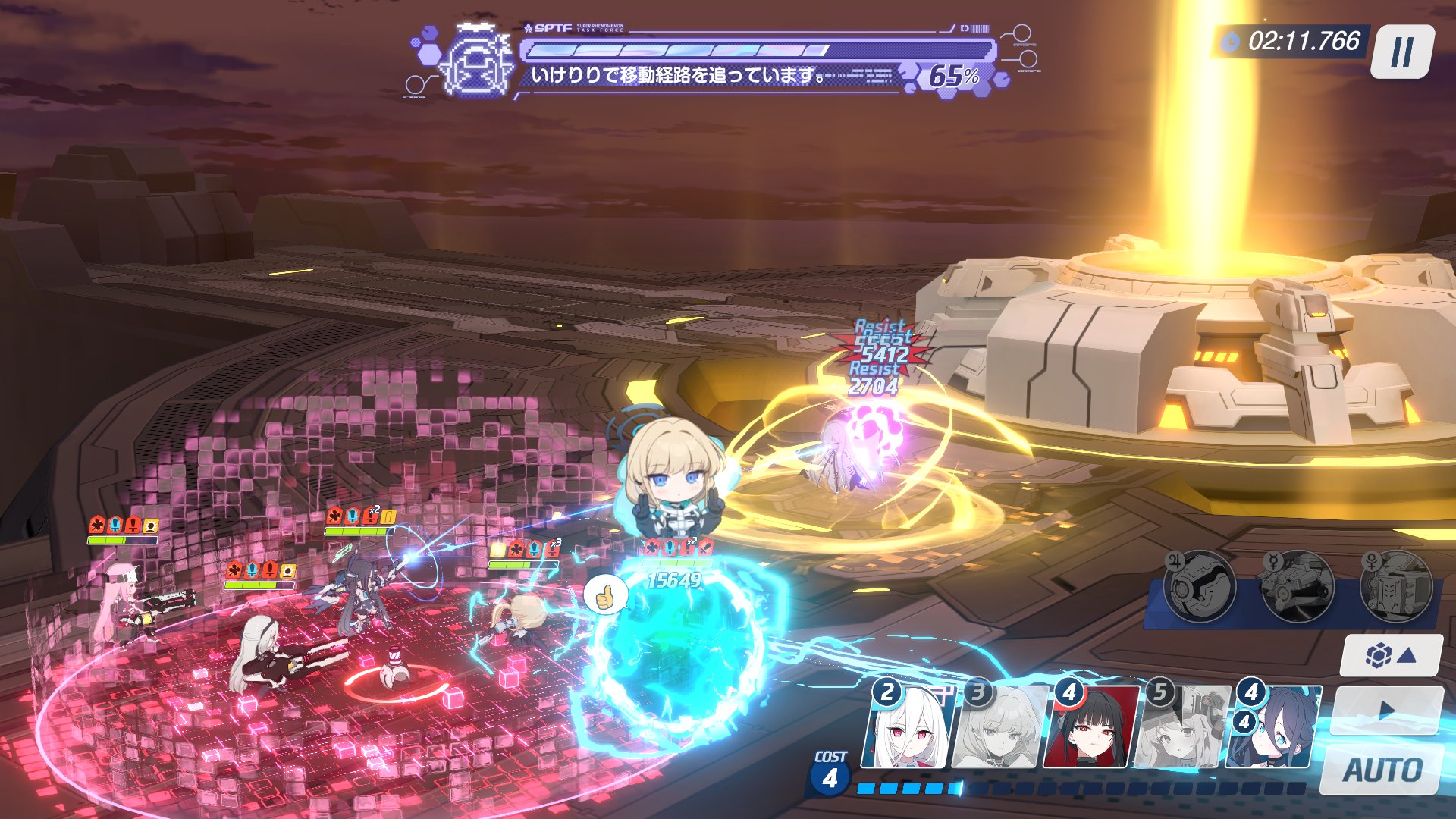This screenshot has width=1456, height=819.
Task: Toggle AUTO battle mode
Action: 1382,770
